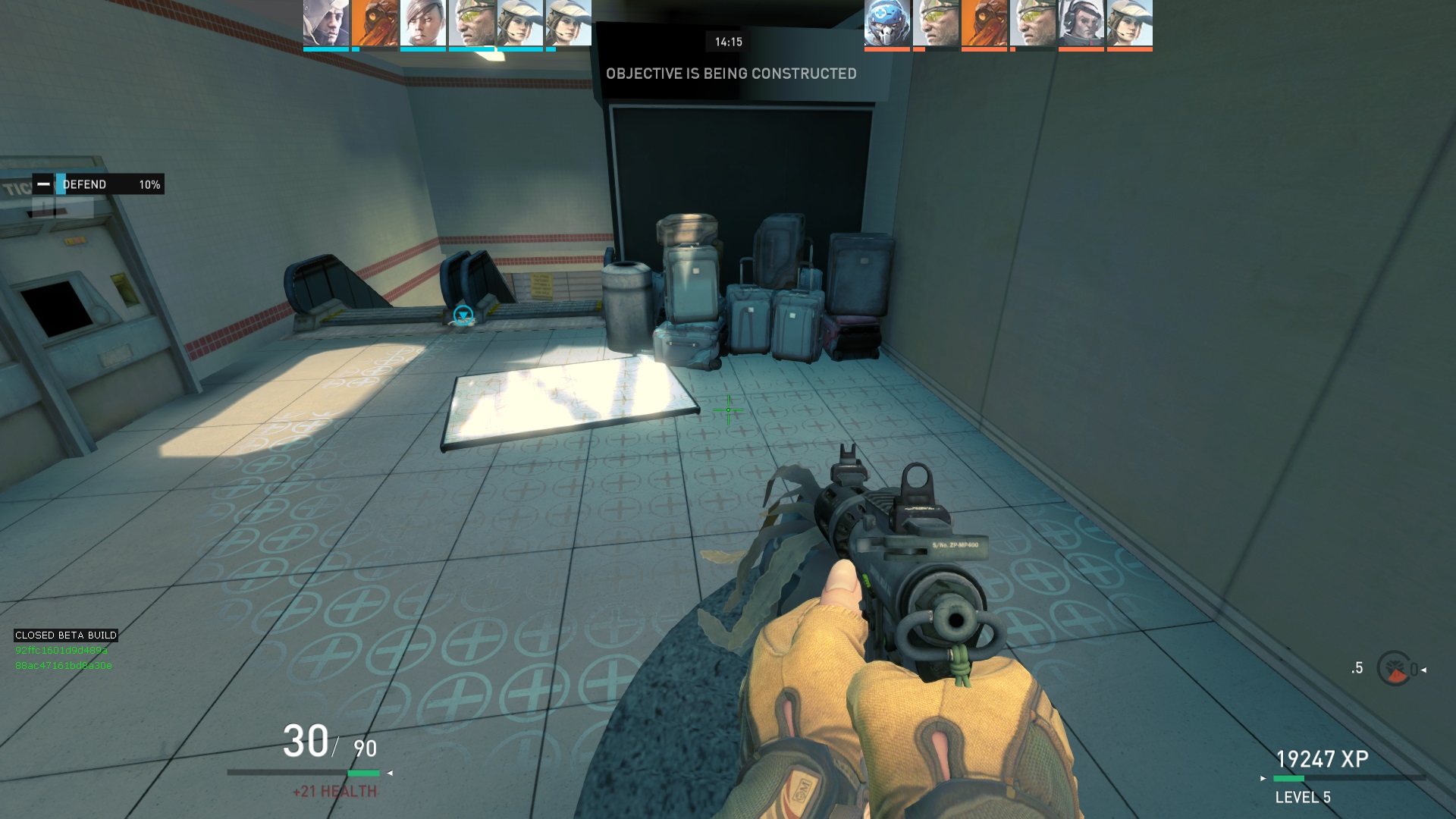This screenshot has width=1456, height=819.
Task: Select the blue skull-mask medic portrait
Action: point(886,24)
